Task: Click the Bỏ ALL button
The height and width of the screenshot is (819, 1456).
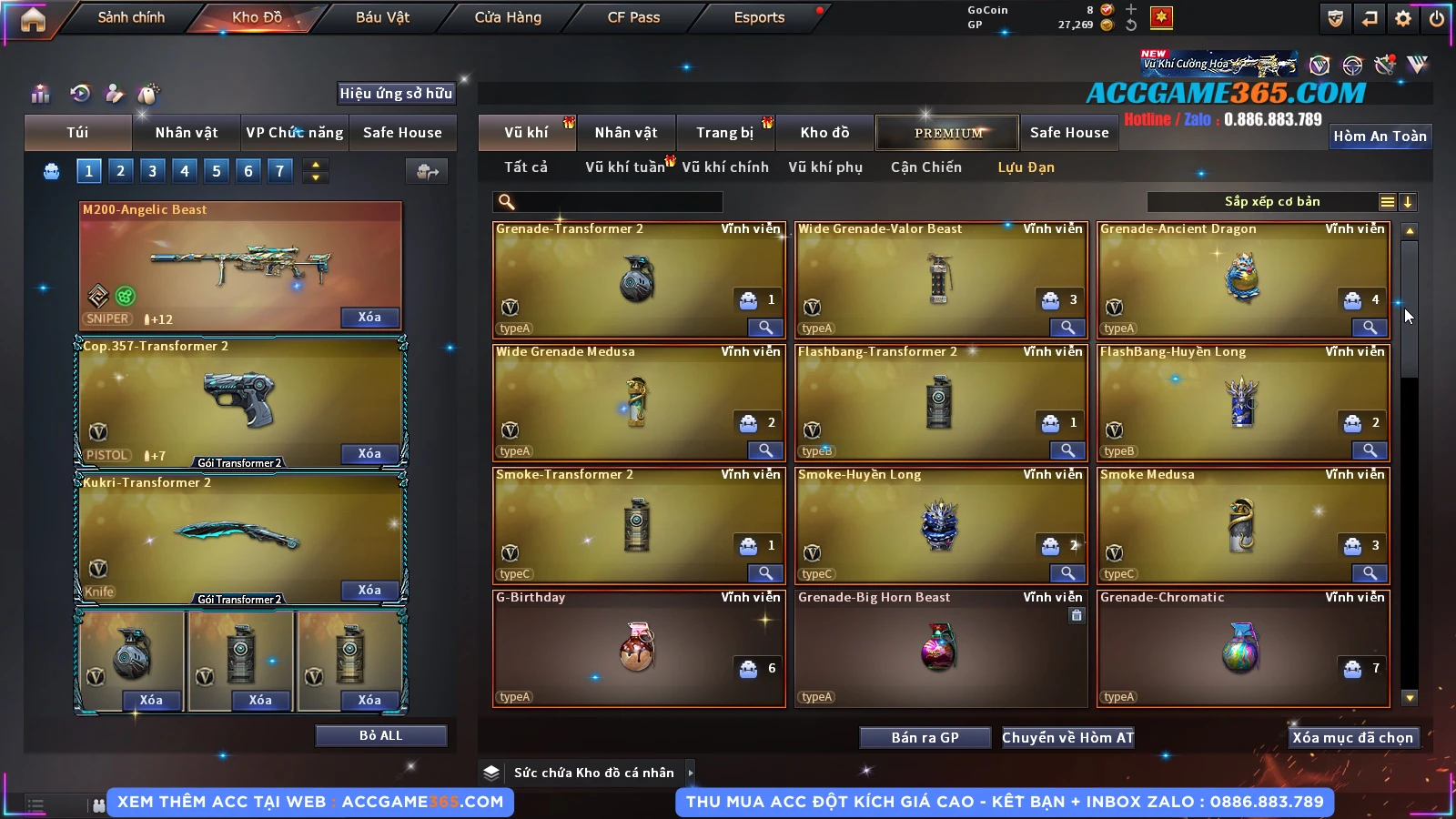Action: tap(380, 735)
